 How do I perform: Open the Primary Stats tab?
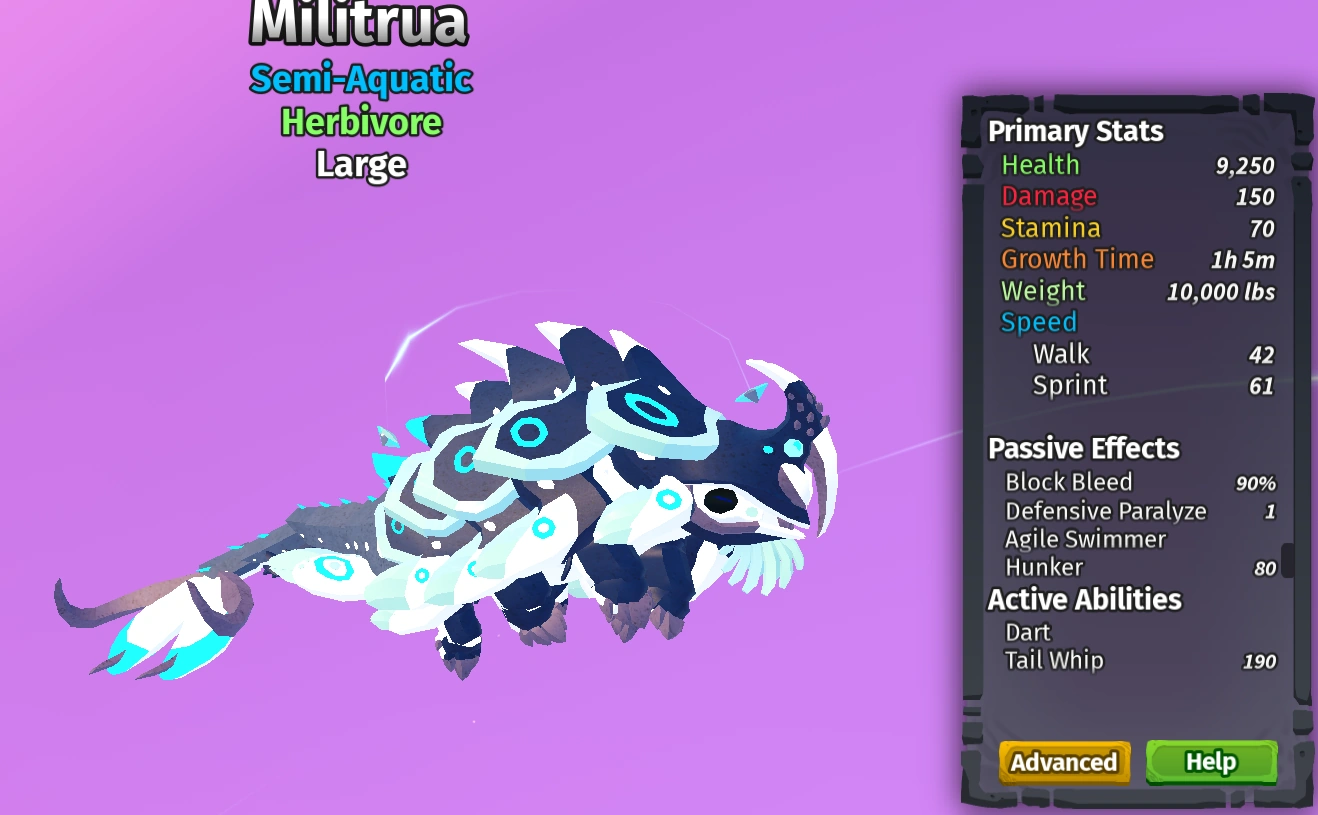pyautogui.click(x=1075, y=131)
